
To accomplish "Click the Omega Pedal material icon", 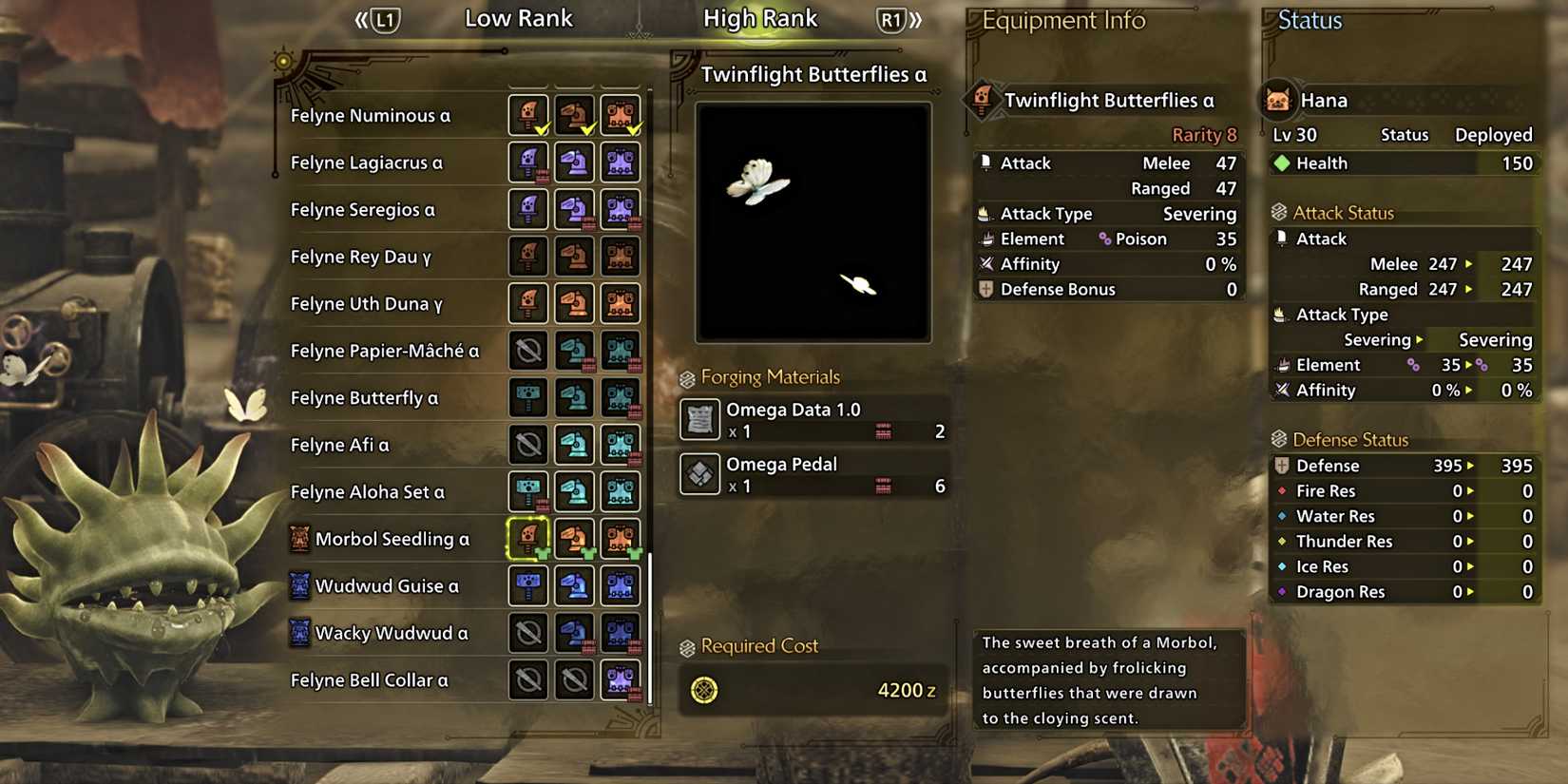I will [x=698, y=473].
